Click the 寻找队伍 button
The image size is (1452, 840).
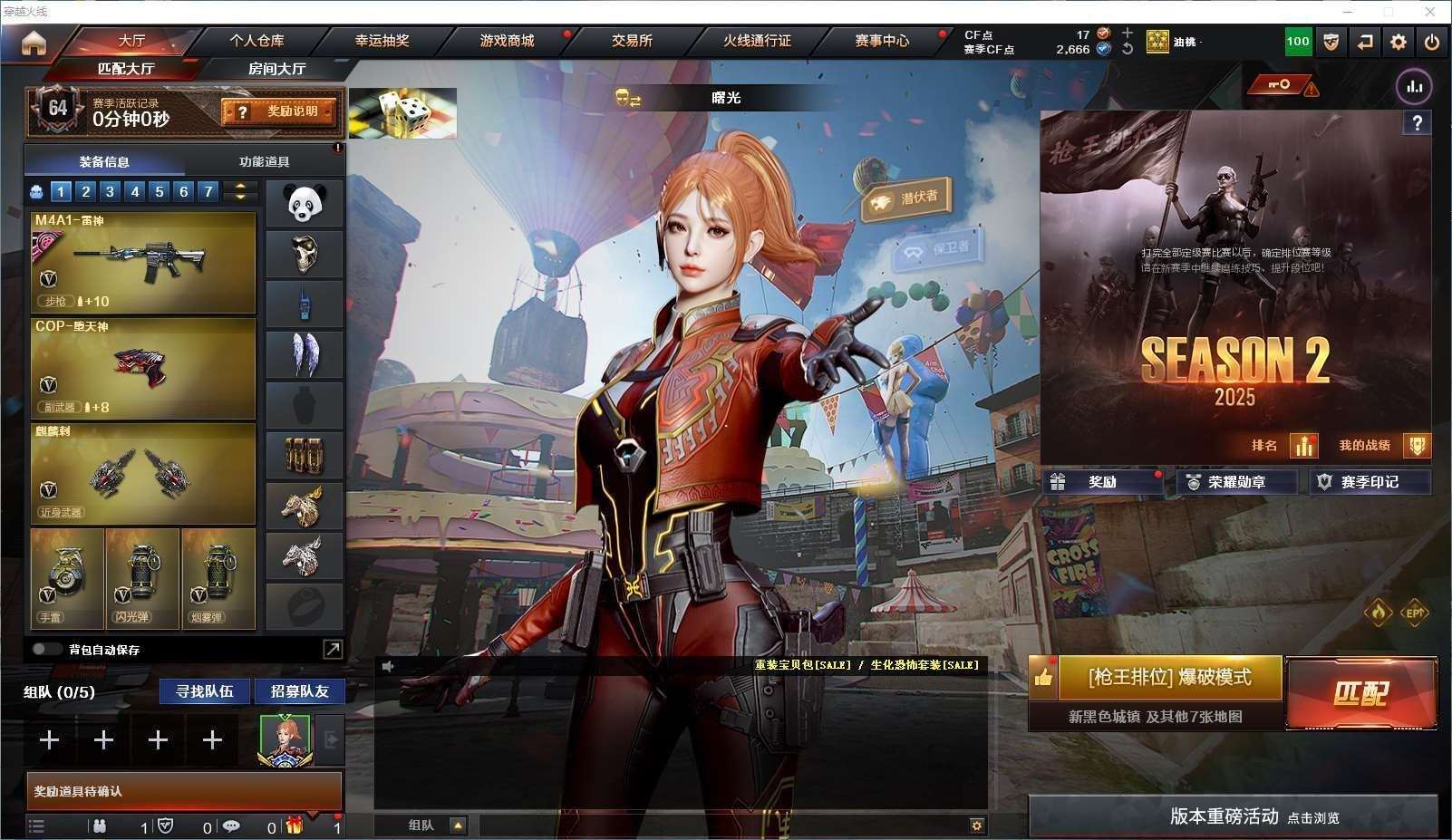coord(205,691)
